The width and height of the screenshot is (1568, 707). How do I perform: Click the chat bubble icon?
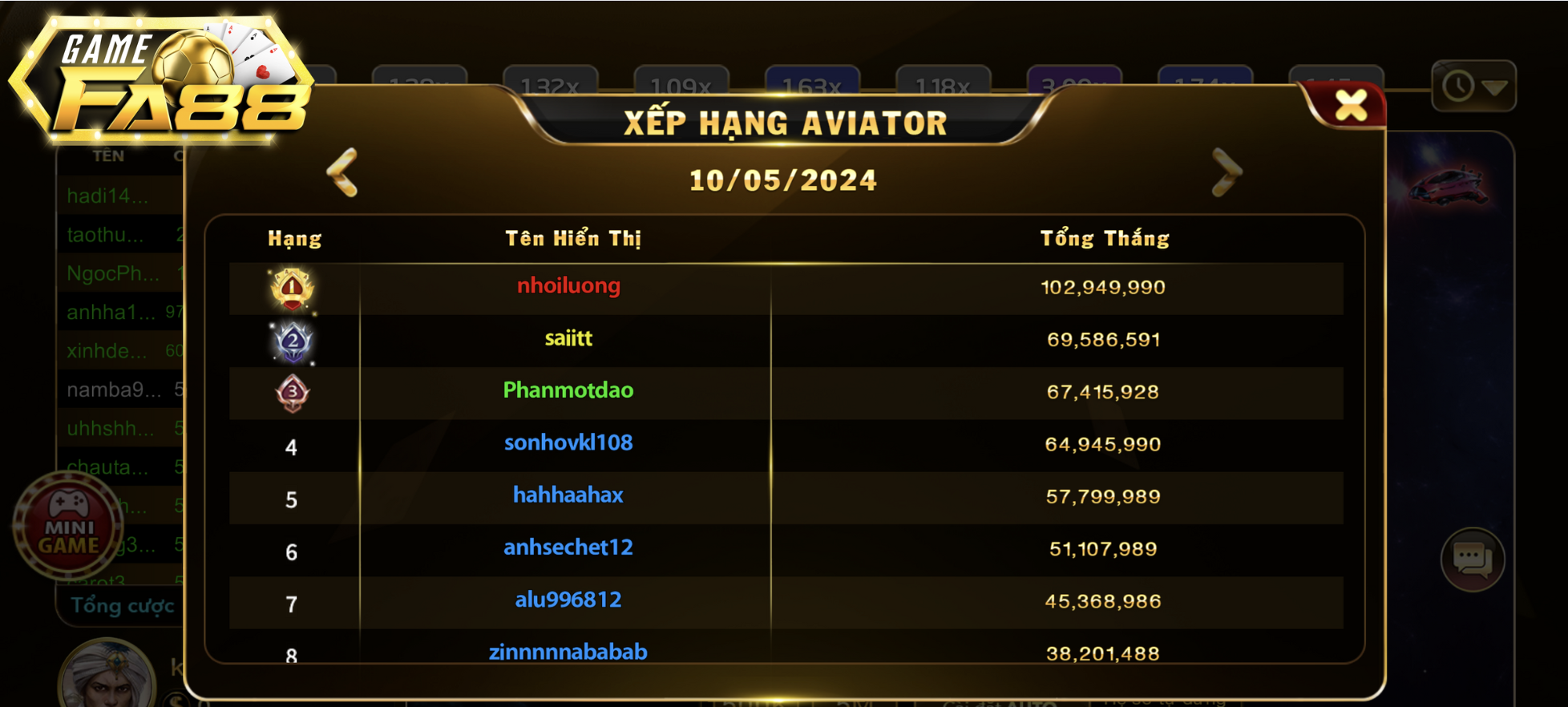(1473, 560)
